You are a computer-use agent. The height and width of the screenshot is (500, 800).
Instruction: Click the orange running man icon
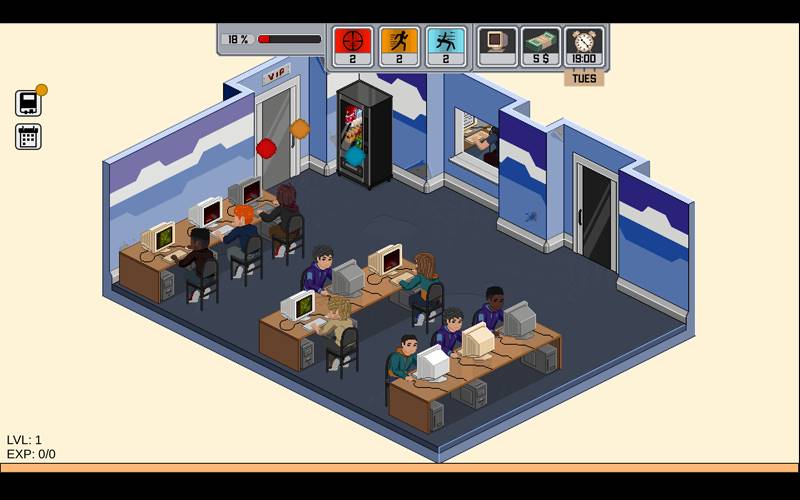click(399, 46)
